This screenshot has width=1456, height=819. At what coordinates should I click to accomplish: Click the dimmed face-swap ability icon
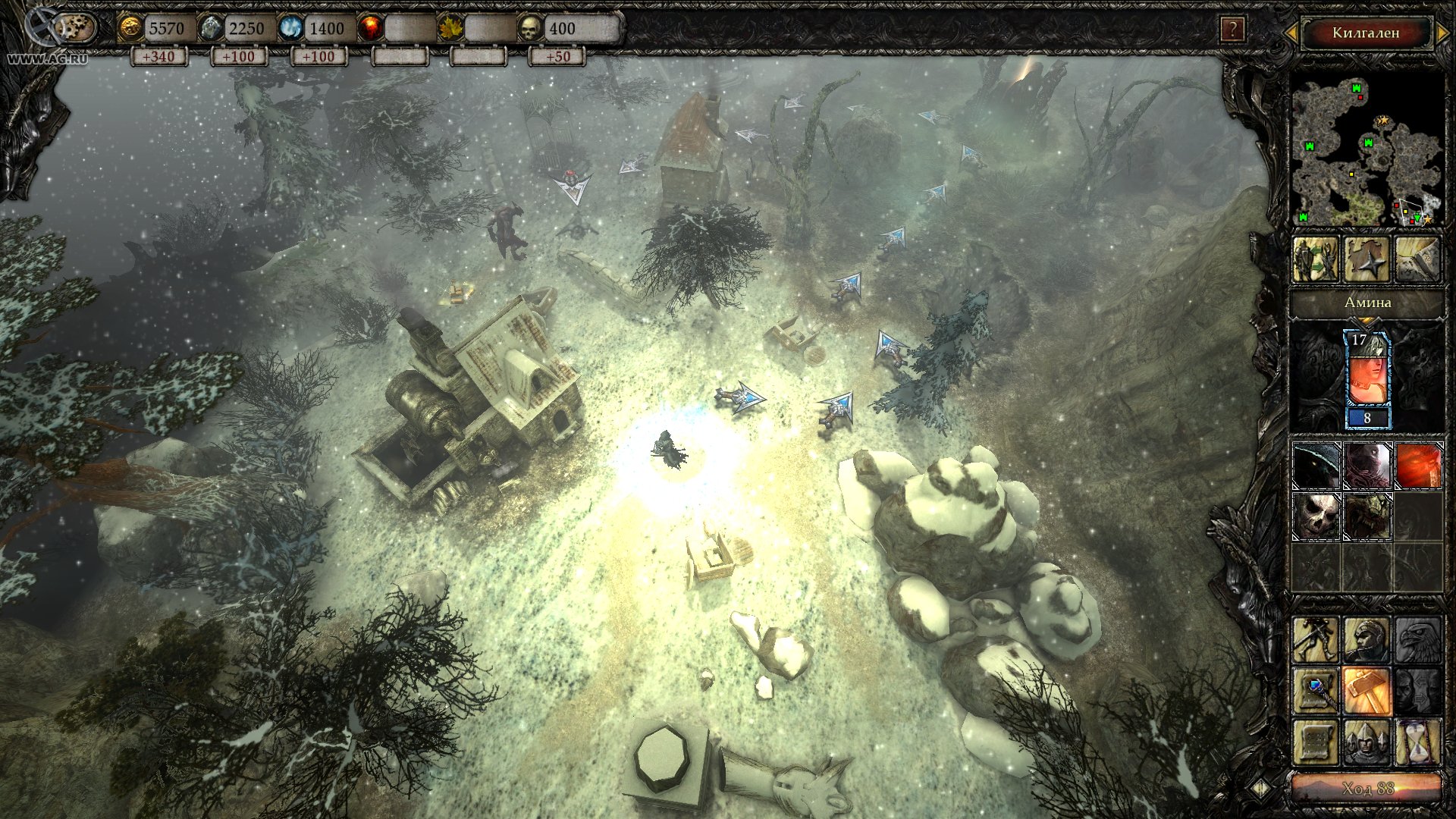point(1418,692)
